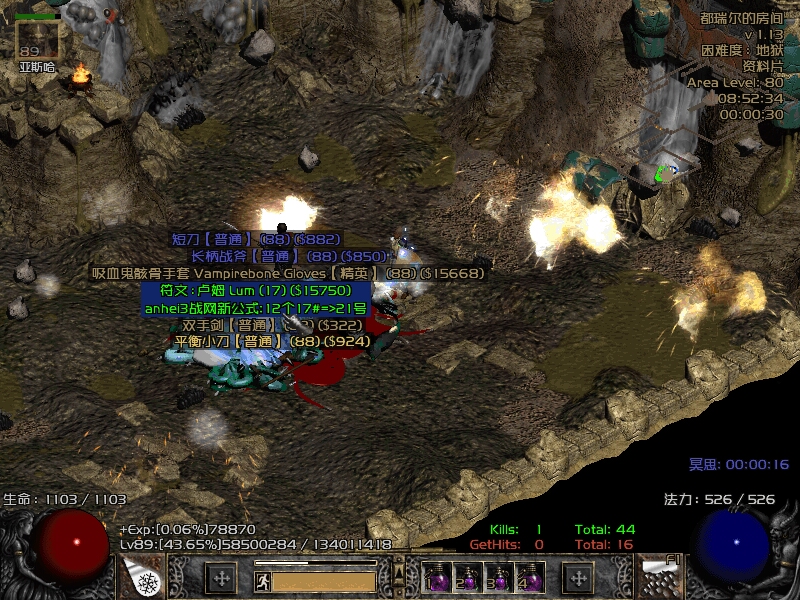The image size is (800, 600).
Task: Select the mercenary portrait of 亚斯哈
Action: pyautogui.click(x=38, y=39)
